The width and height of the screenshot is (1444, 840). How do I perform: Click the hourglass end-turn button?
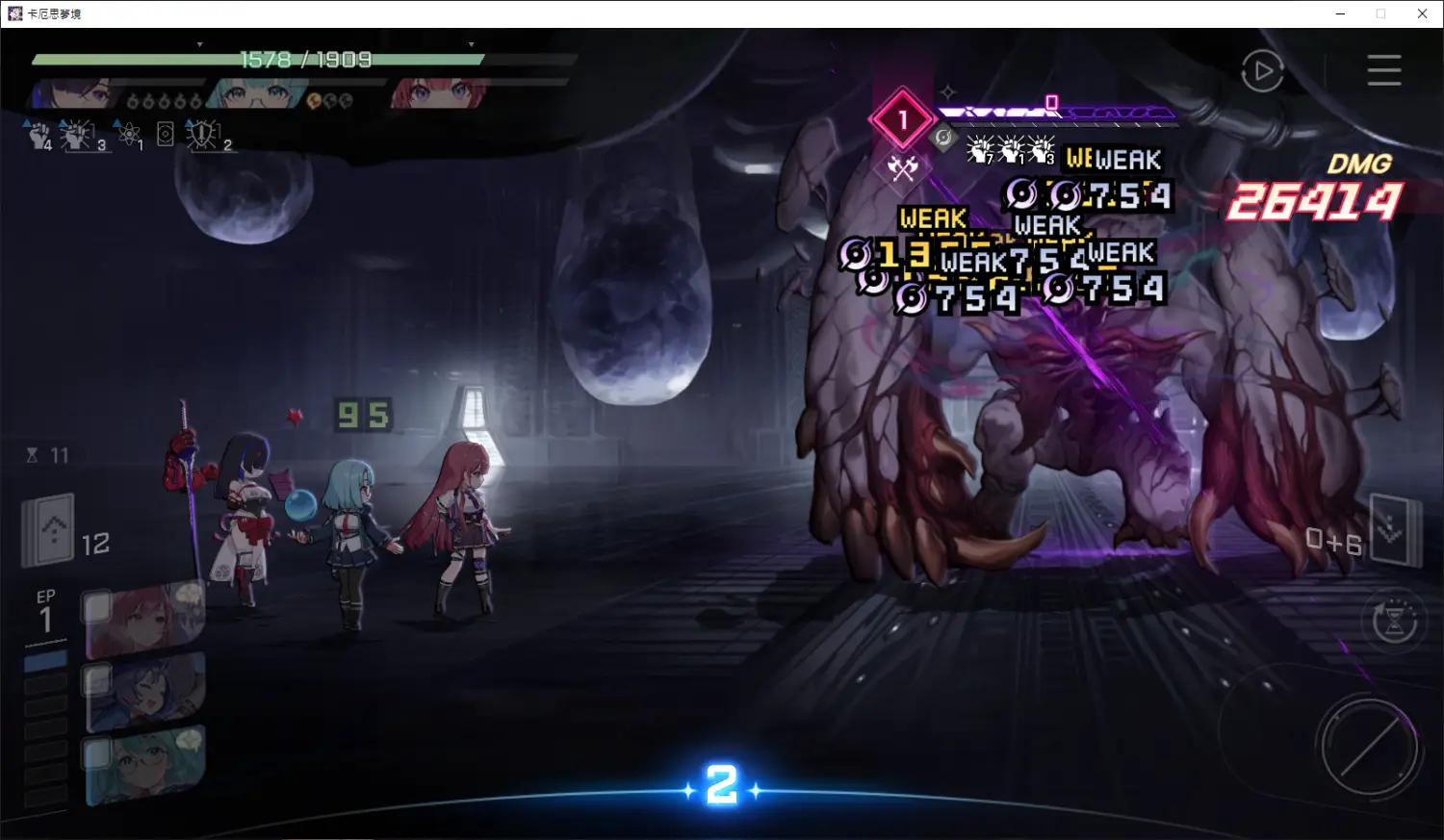[x=1394, y=622]
